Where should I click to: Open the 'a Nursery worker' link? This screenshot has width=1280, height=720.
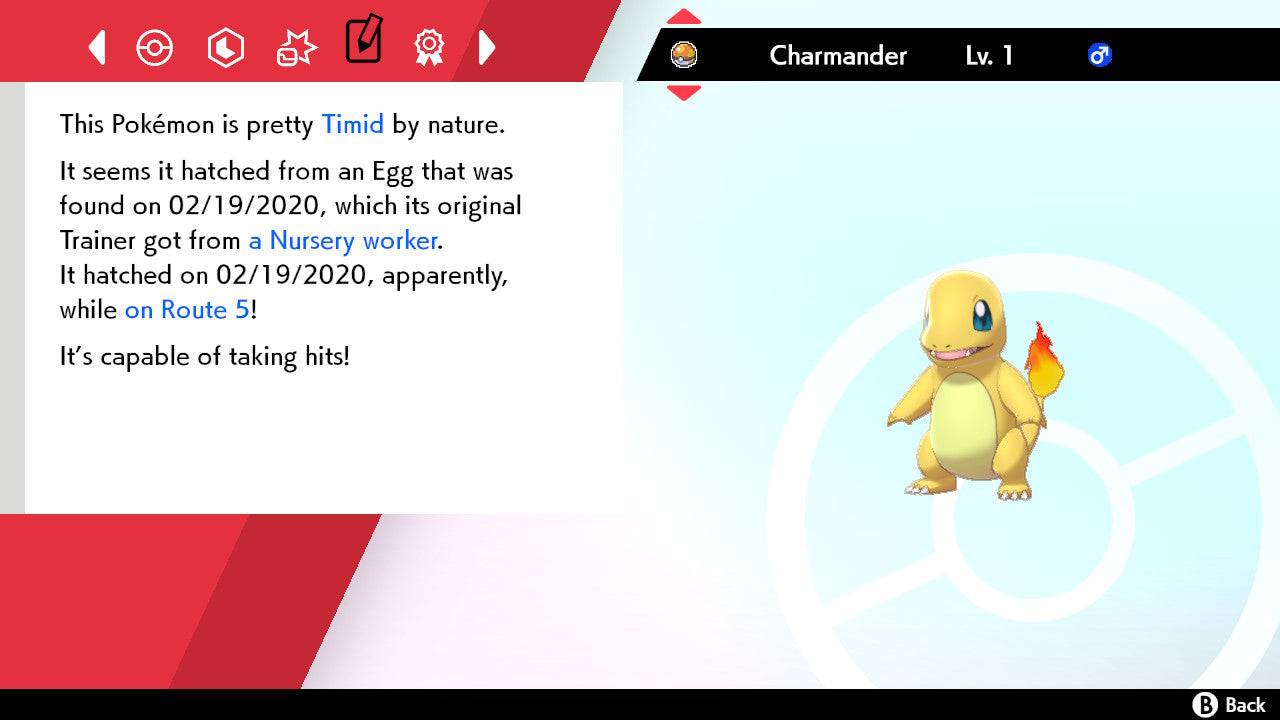coord(342,240)
